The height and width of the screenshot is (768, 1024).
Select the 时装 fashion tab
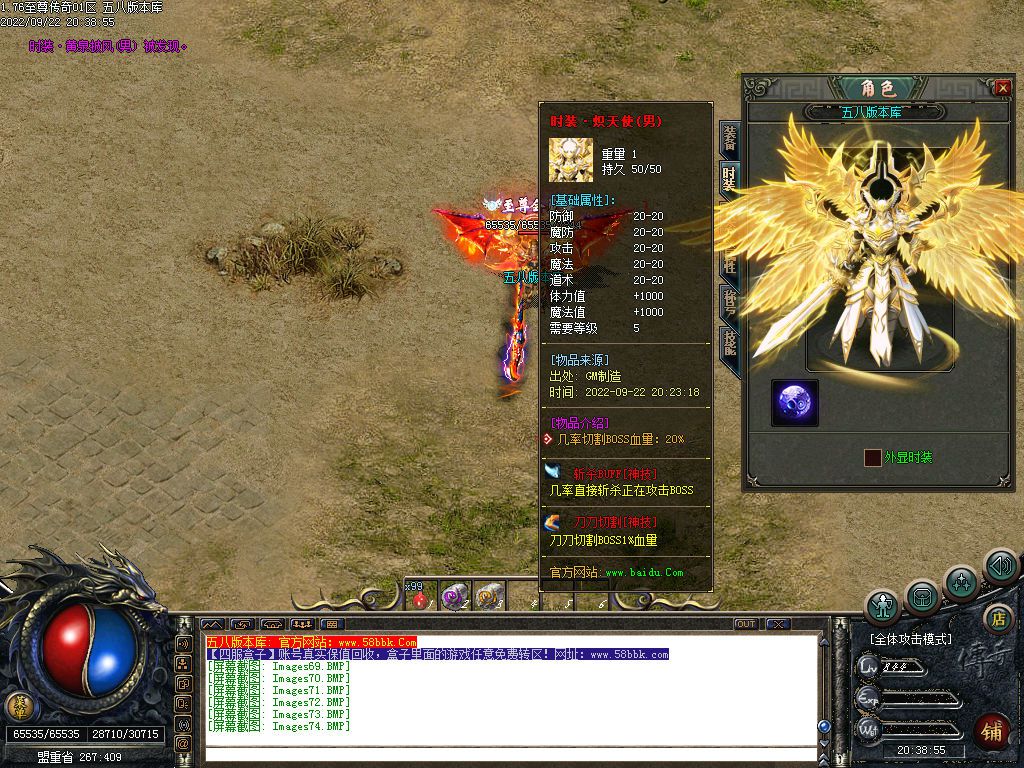pyautogui.click(x=729, y=180)
